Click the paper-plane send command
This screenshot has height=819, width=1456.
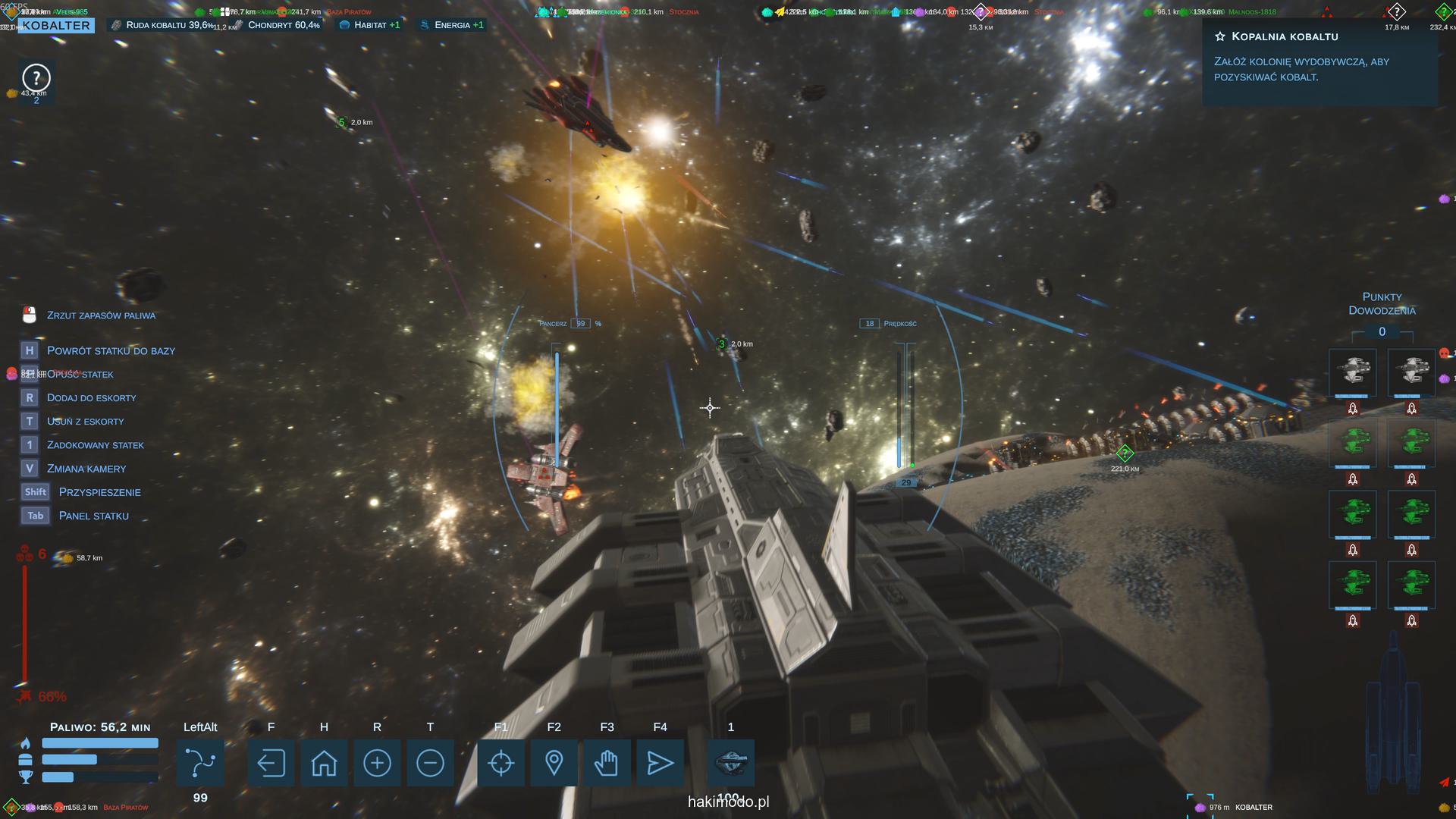660,763
